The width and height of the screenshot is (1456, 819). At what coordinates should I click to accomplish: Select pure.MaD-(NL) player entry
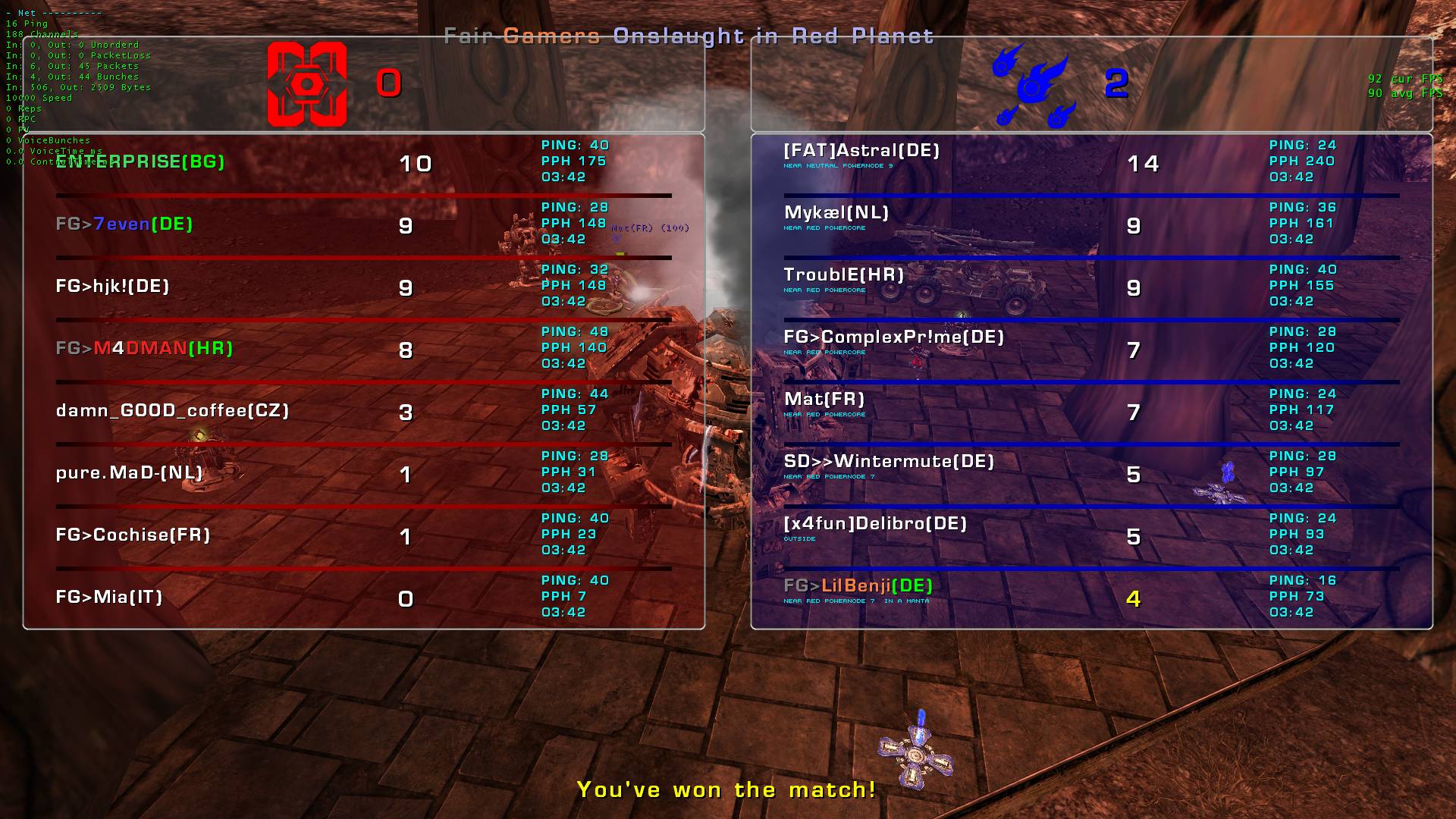[130, 472]
